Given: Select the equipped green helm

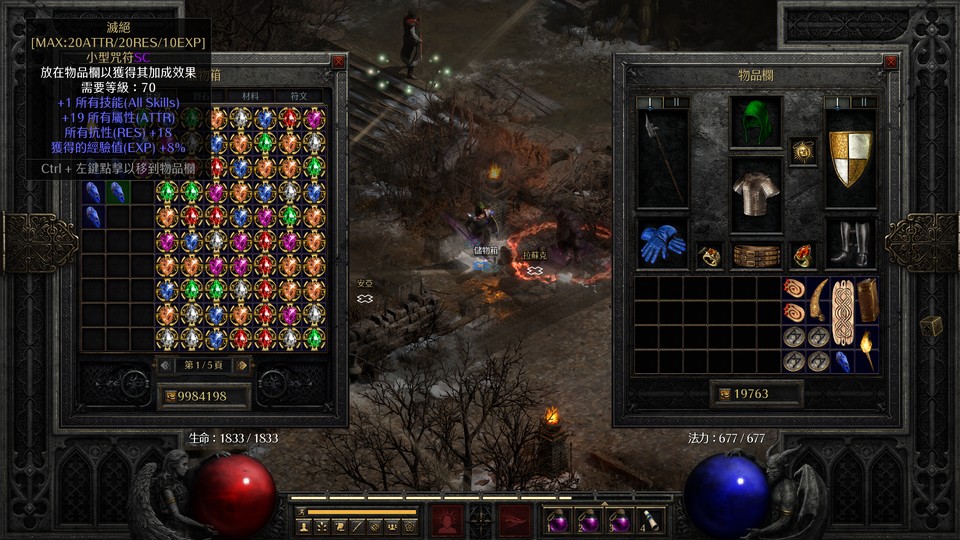Looking at the screenshot, I should 755,122.
